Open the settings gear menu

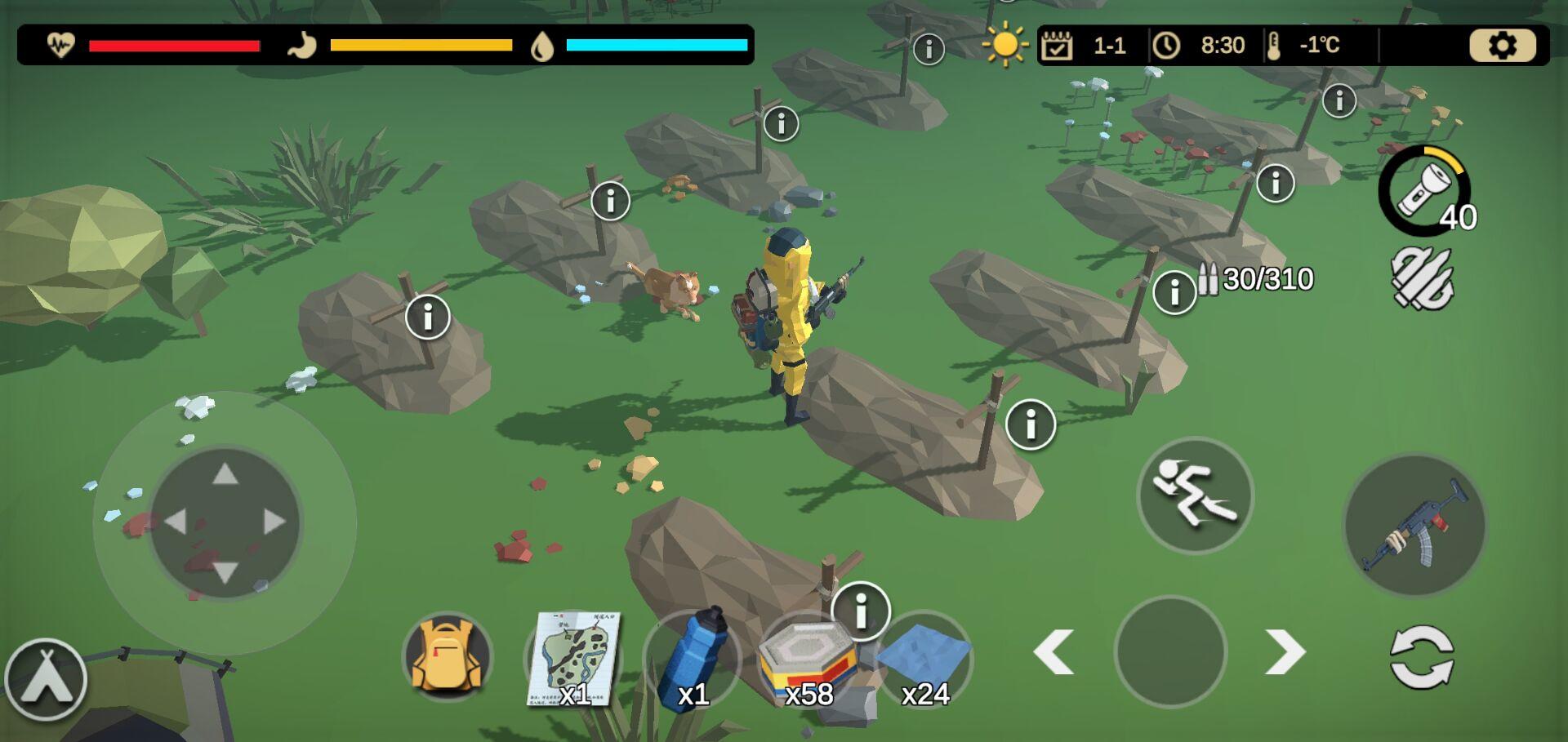click(1501, 46)
